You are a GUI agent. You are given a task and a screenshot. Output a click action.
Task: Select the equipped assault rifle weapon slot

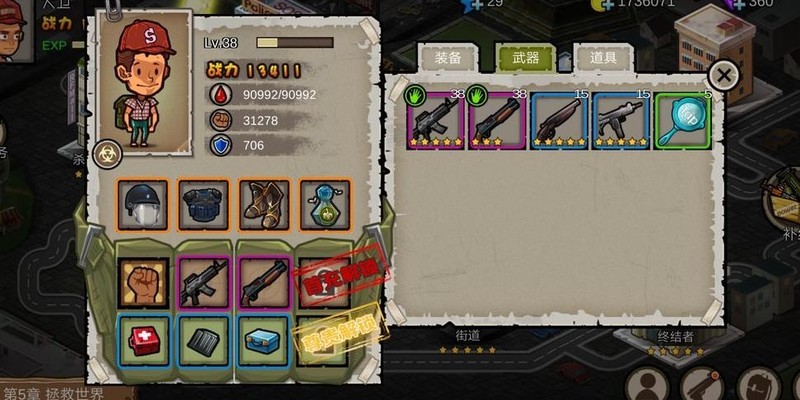click(204, 282)
